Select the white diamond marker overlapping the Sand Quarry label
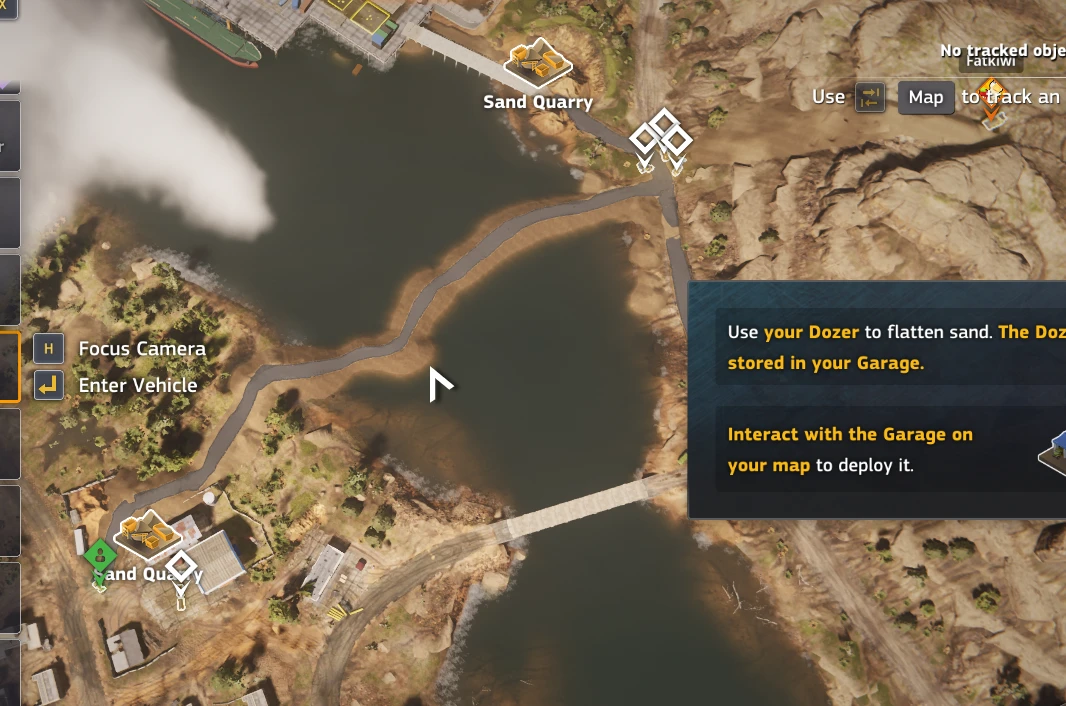The height and width of the screenshot is (706, 1066). (x=181, y=567)
